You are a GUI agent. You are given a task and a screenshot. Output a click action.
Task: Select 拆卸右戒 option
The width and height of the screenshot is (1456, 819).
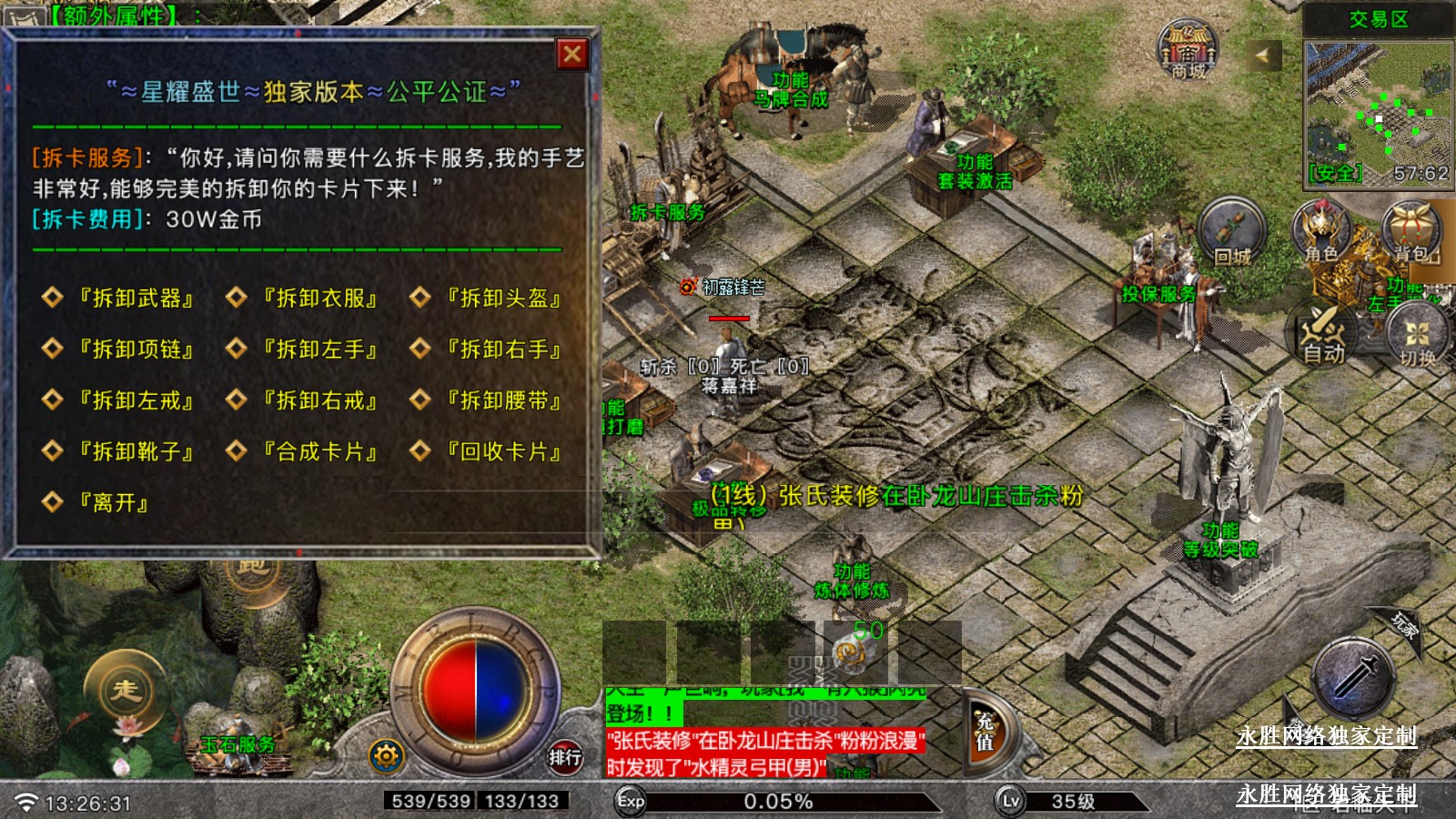point(319,400)
